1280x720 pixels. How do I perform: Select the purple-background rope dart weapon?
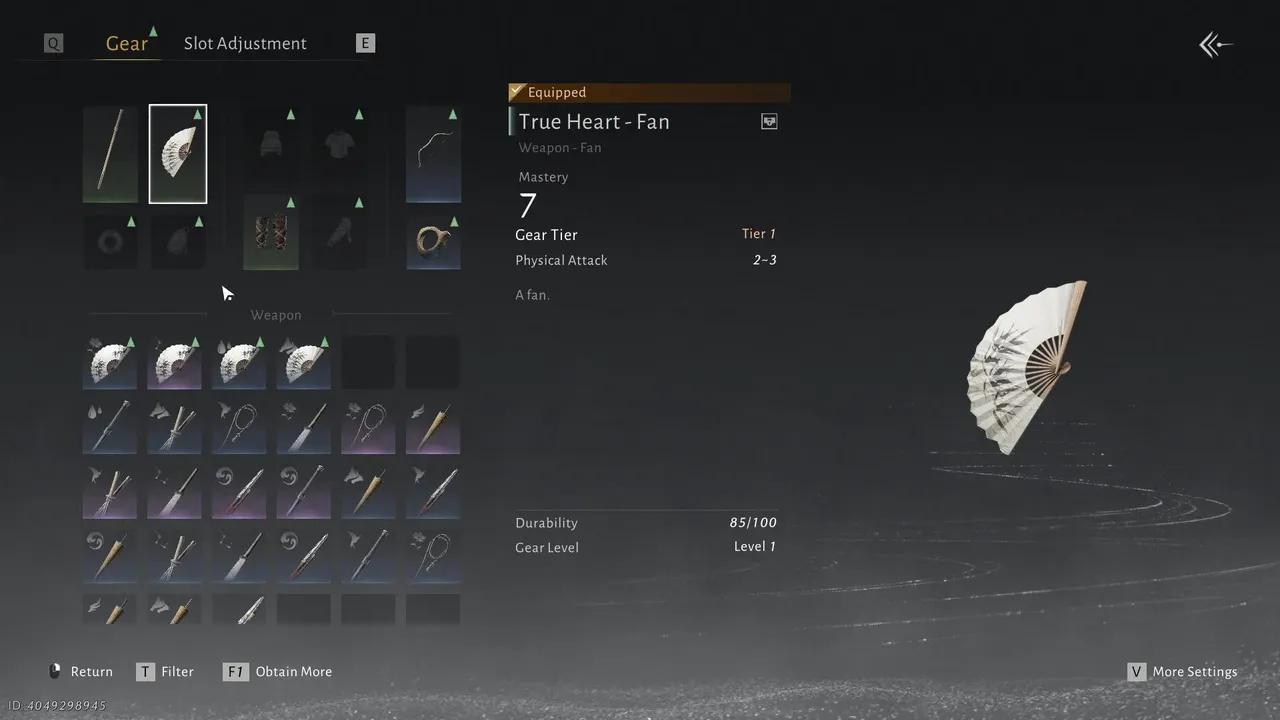tap(368, 427)
